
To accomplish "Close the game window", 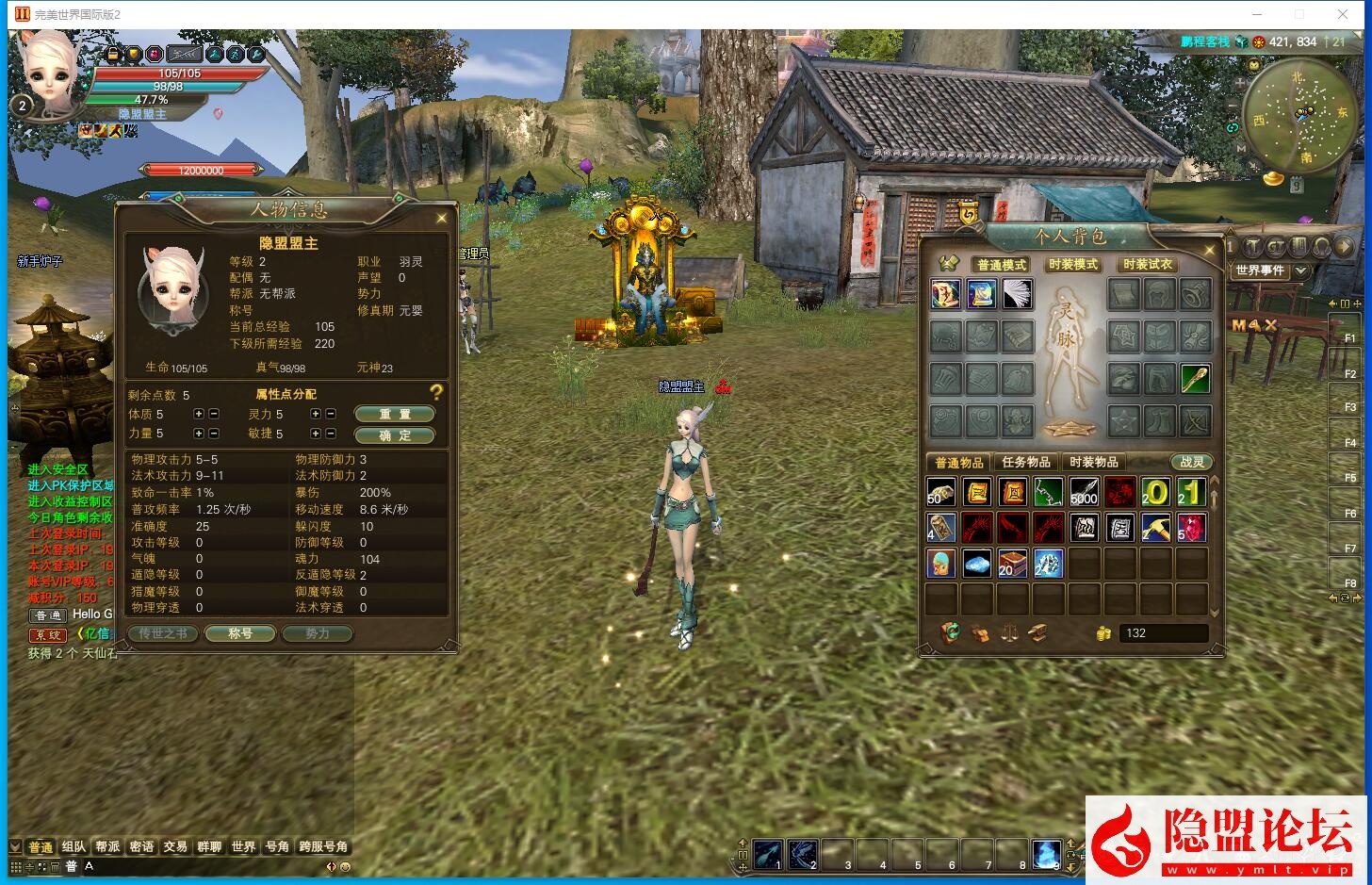I will tap(1342, 14).
